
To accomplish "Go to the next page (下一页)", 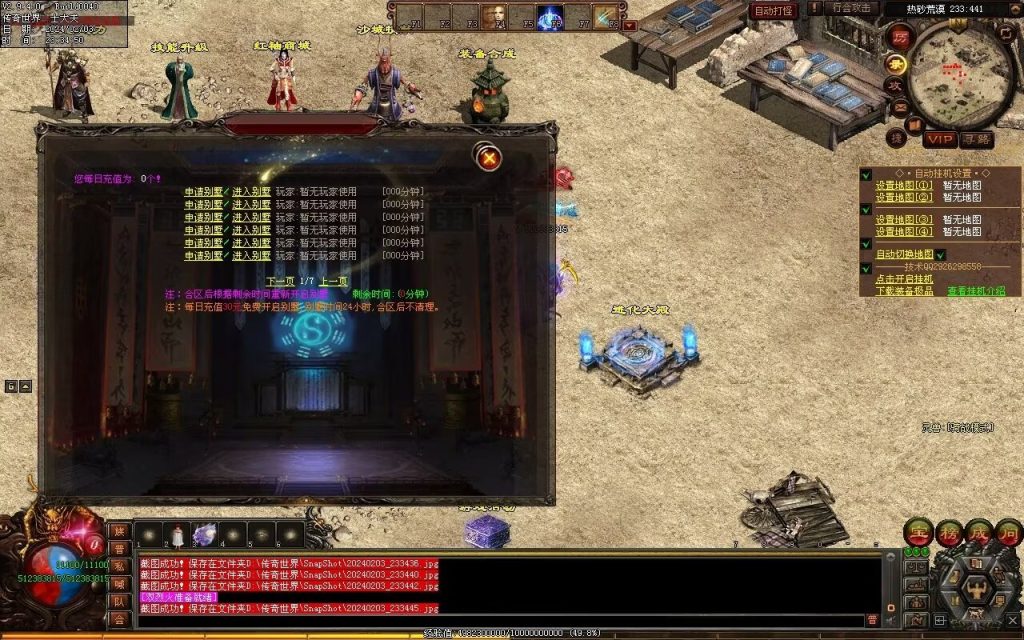I will coord(282,282).
